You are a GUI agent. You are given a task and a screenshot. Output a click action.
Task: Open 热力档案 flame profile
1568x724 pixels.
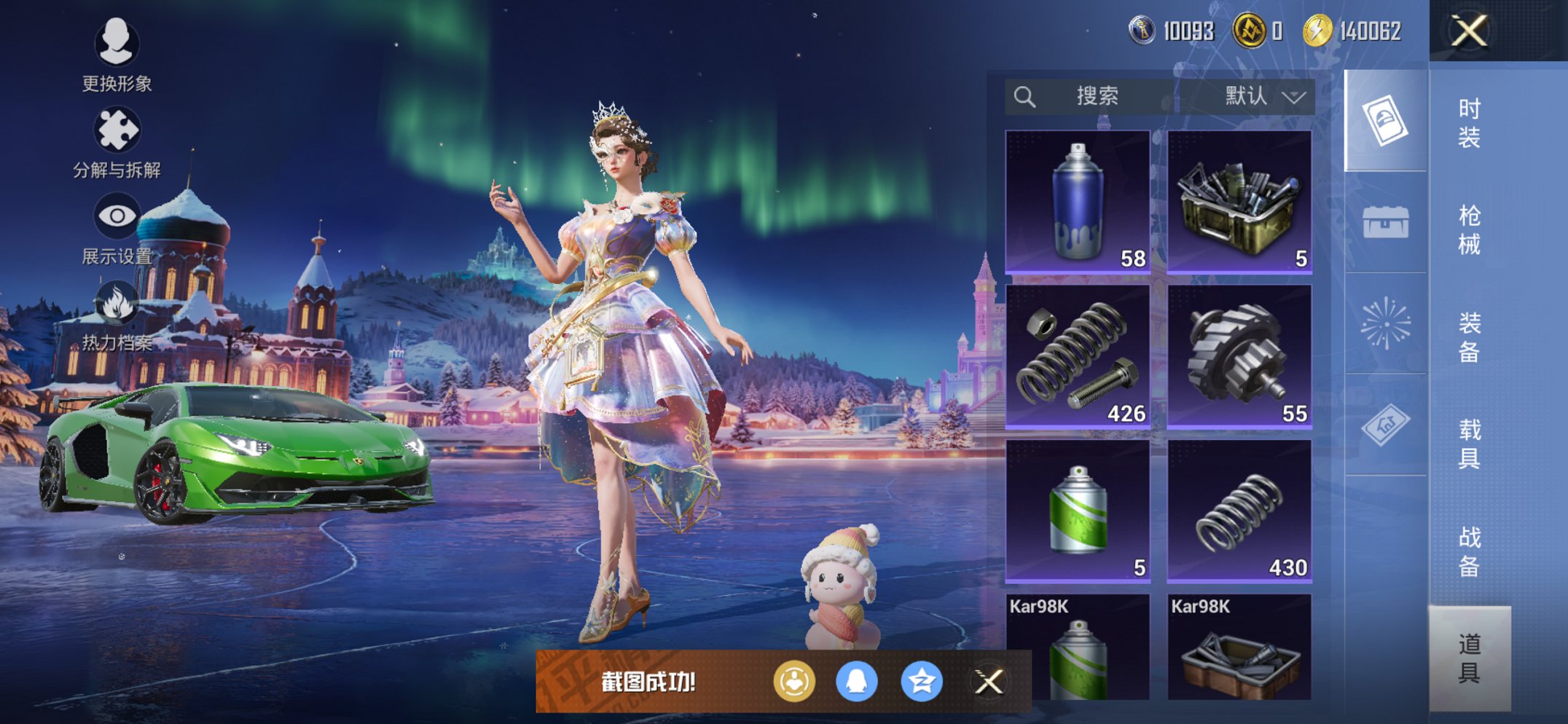(117, 315)
